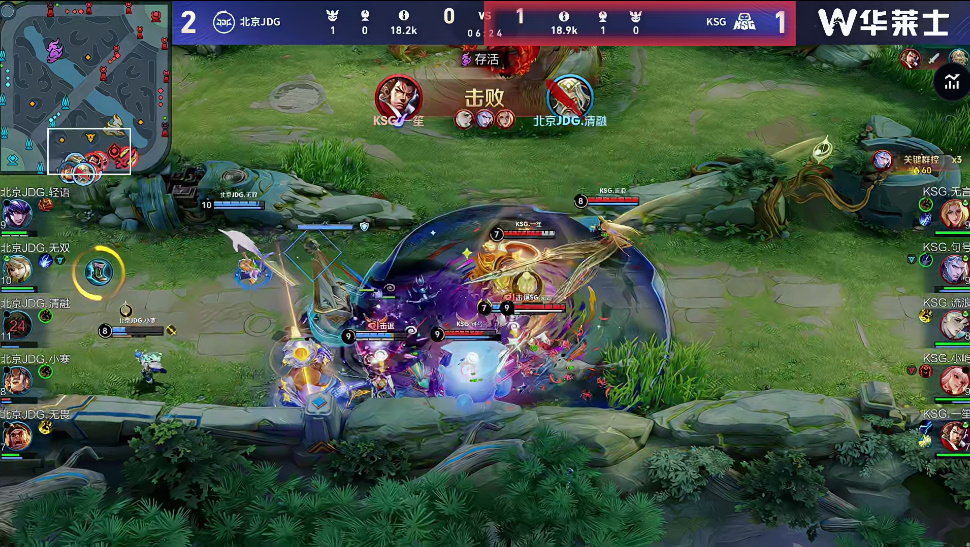The width and height of the screenshot is (970, 547).
Task: Select 北京JDG.无畏 player portrait
Action: pyautogui.click(x=16, y=435)
